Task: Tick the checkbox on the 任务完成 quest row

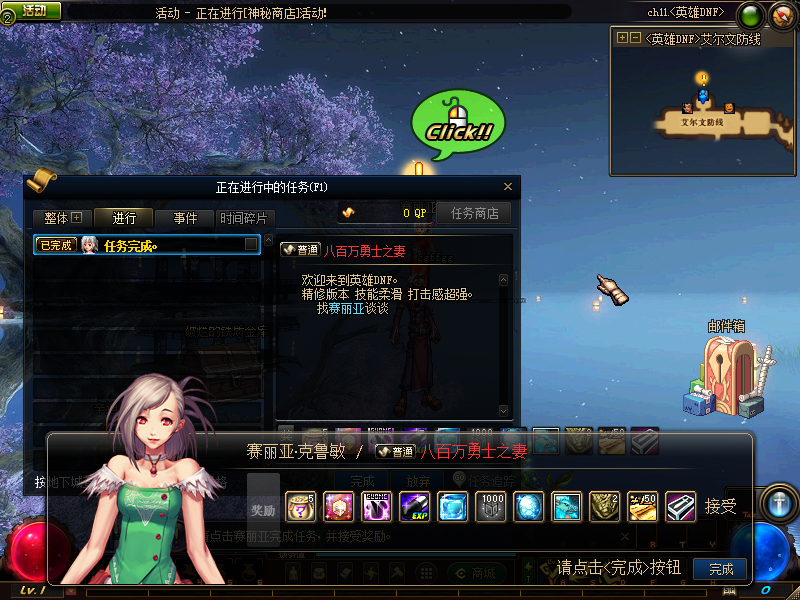Action: 252,245
